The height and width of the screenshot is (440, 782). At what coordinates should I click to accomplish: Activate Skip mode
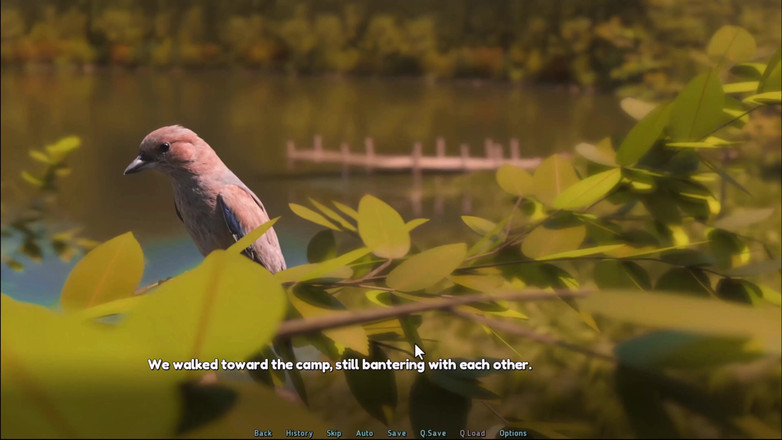click(334, 433)
